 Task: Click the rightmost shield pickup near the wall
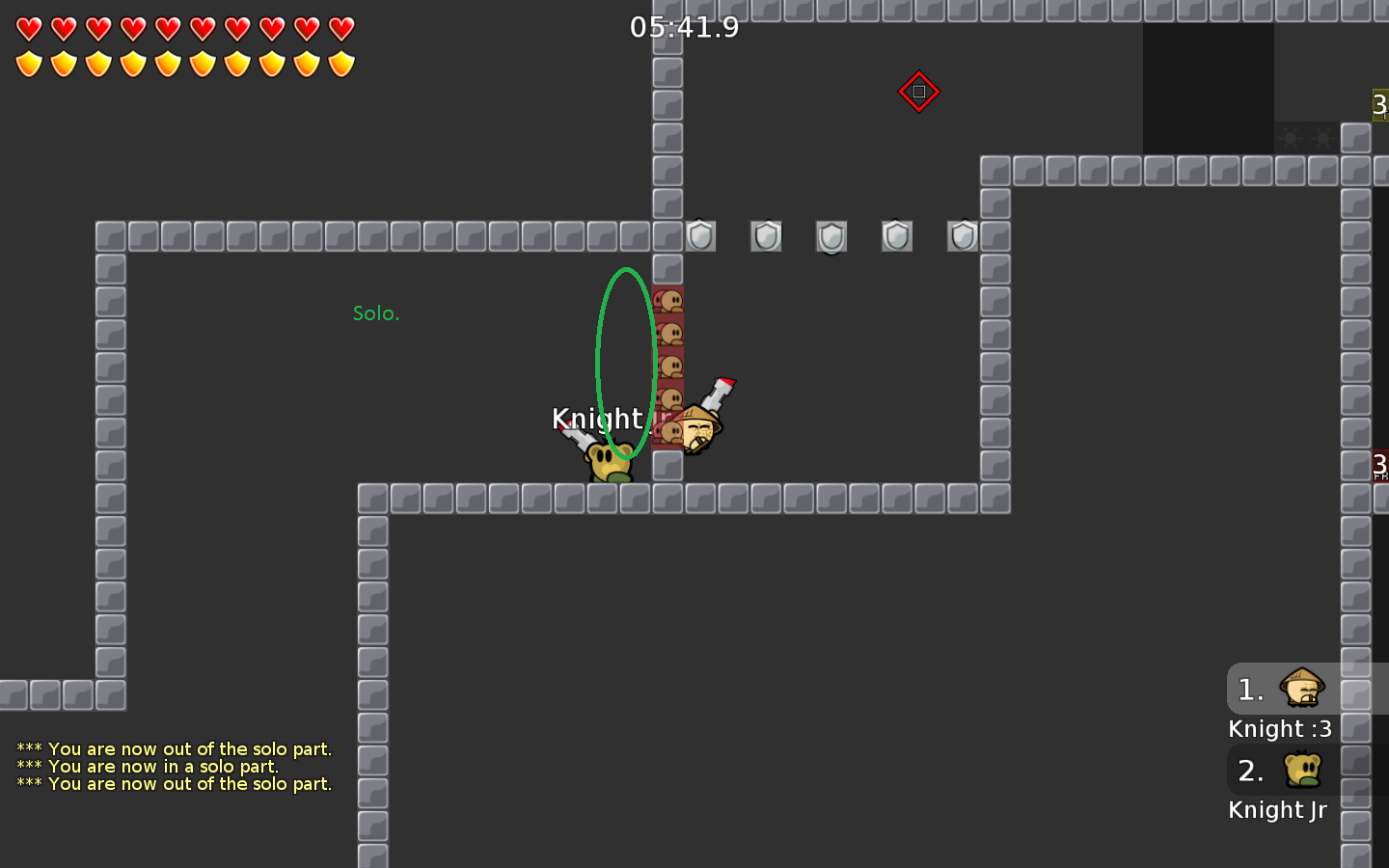(x=962, y=236)
